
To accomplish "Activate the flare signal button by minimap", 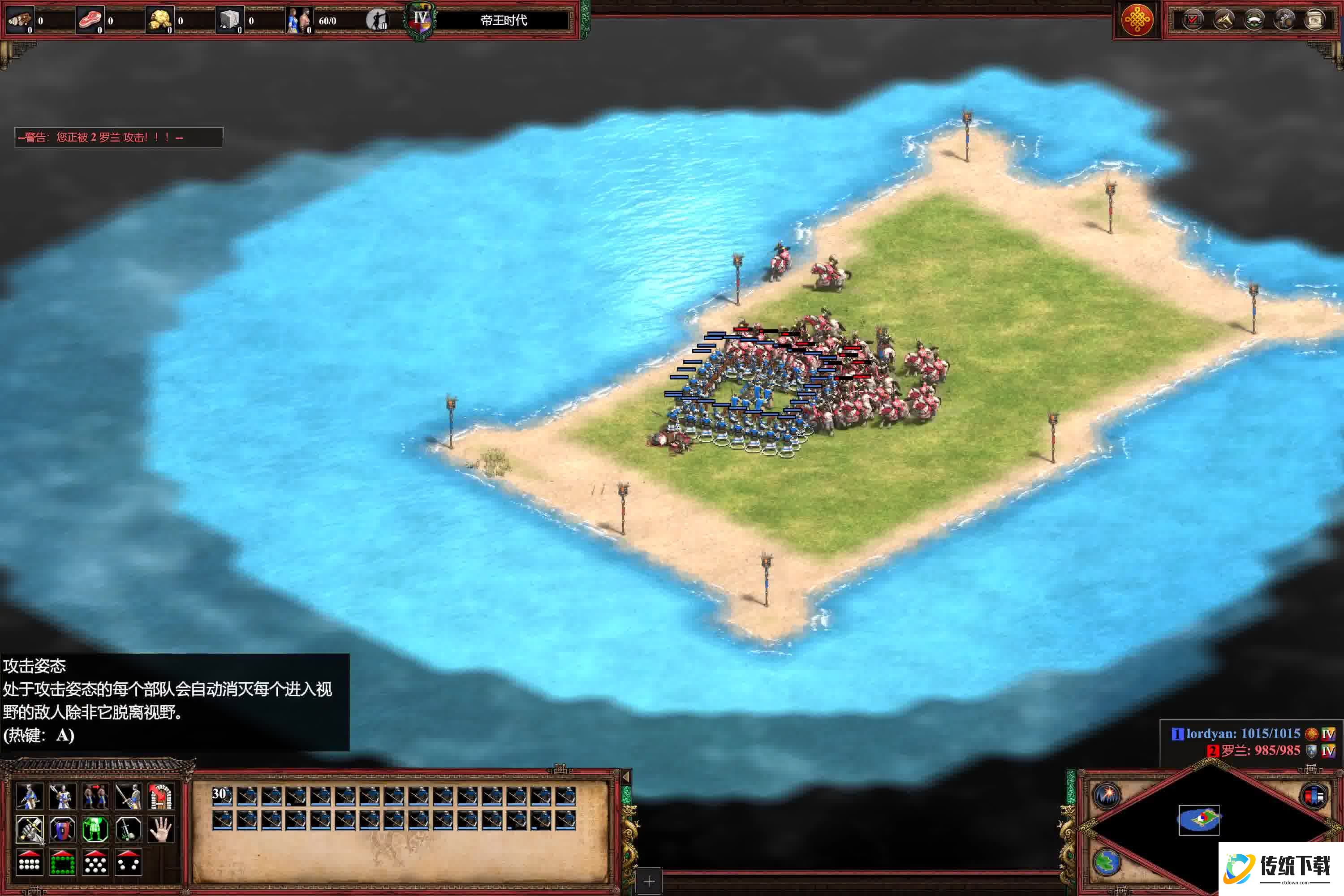I will (x=1107, y=796).
